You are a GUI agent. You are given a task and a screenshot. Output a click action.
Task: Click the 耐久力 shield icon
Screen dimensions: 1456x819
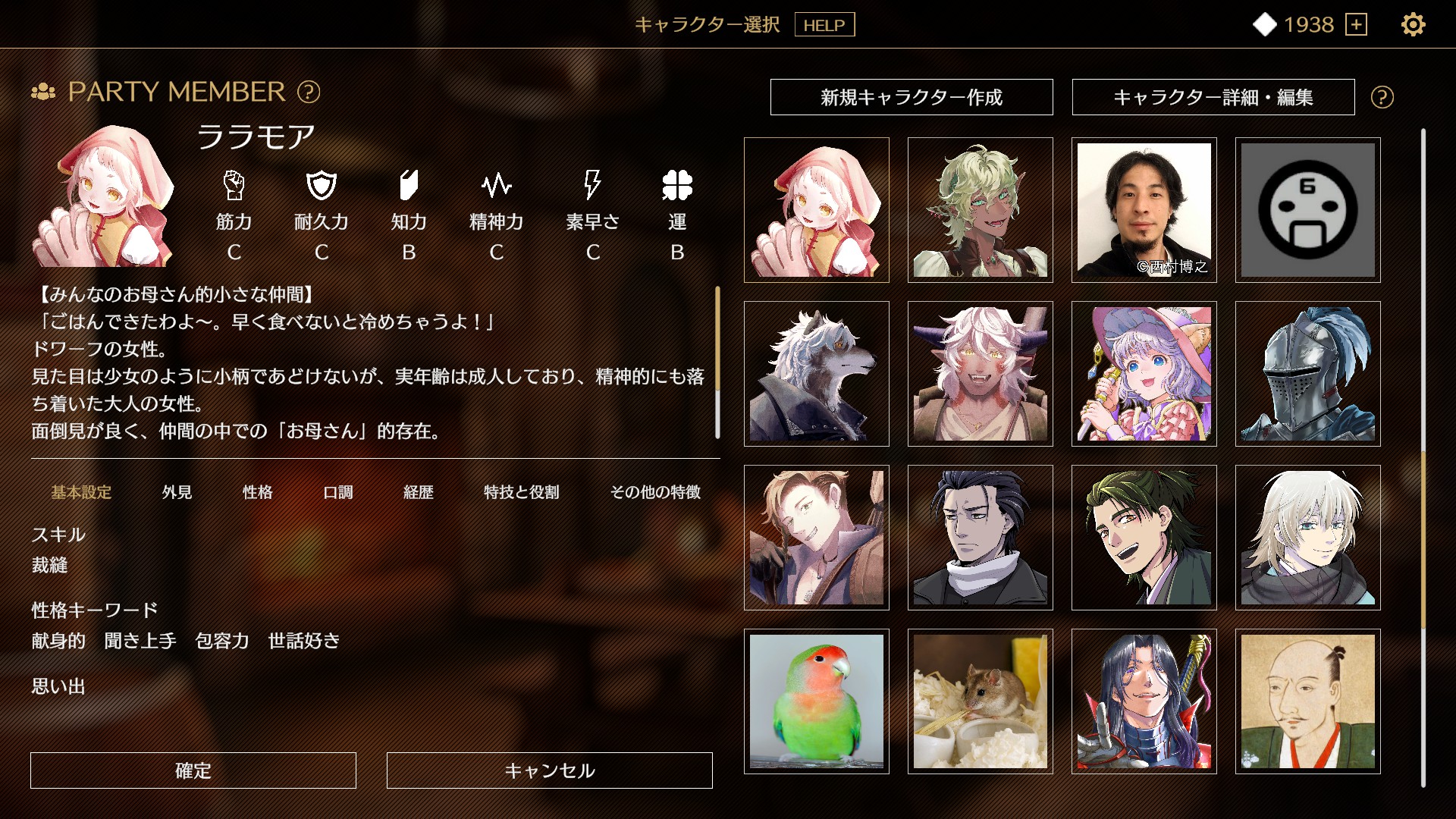tap(322, 184)
